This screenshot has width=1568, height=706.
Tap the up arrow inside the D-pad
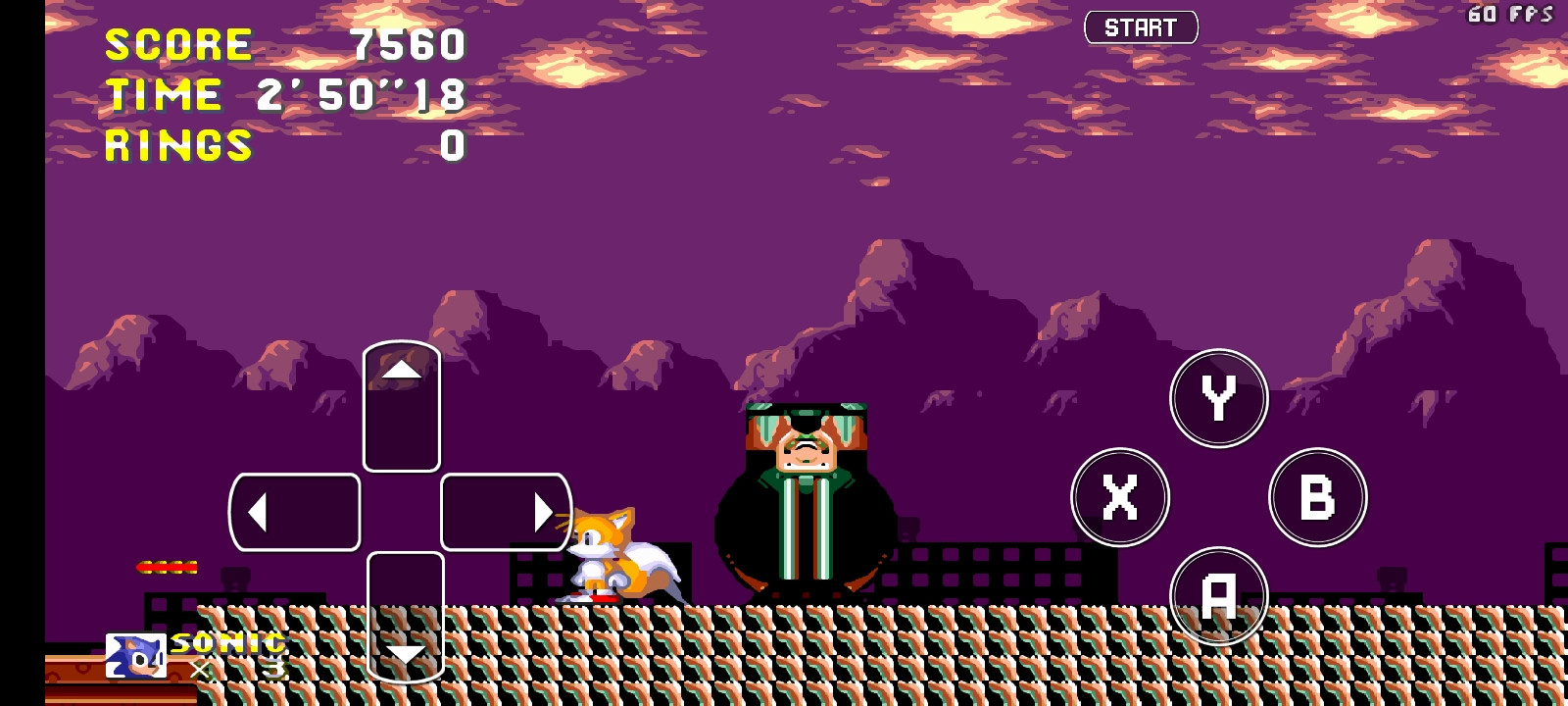401,371
